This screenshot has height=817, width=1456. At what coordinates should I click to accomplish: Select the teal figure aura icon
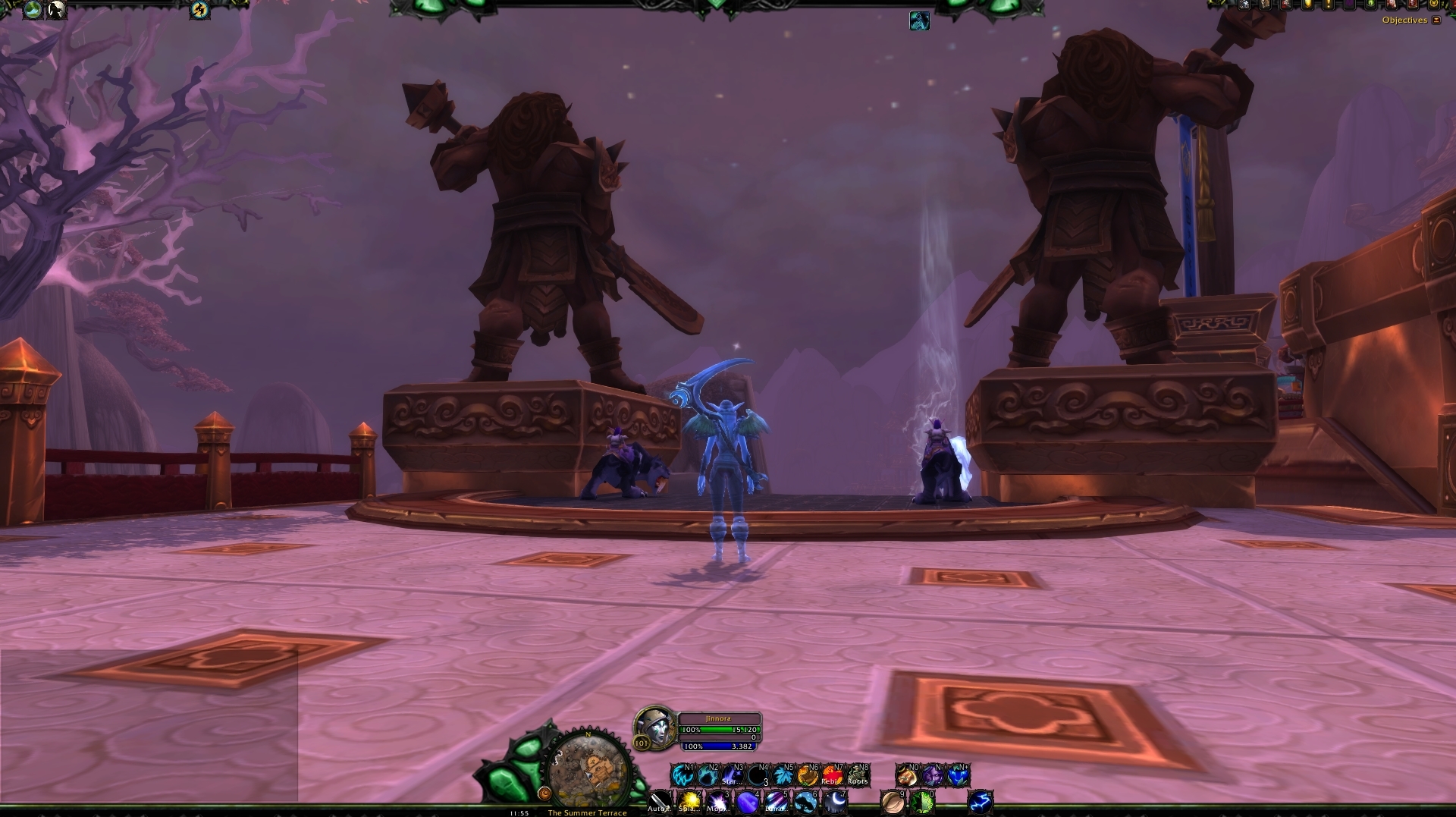pyautogui.click(x=919, y=20)
